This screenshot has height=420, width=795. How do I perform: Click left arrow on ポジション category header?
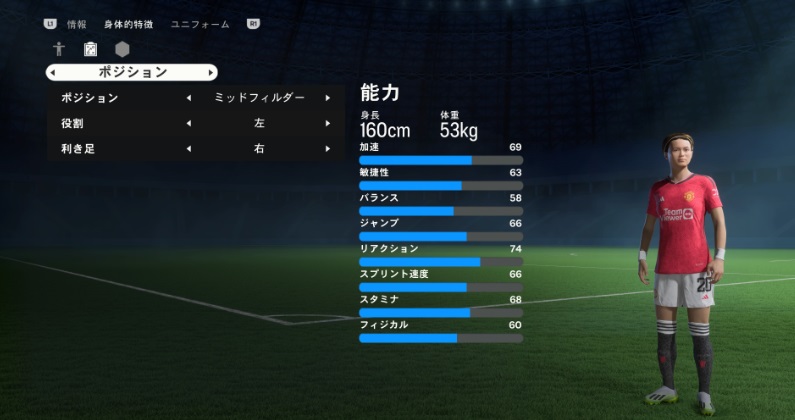pyautogui.click(x=52, y=72)
